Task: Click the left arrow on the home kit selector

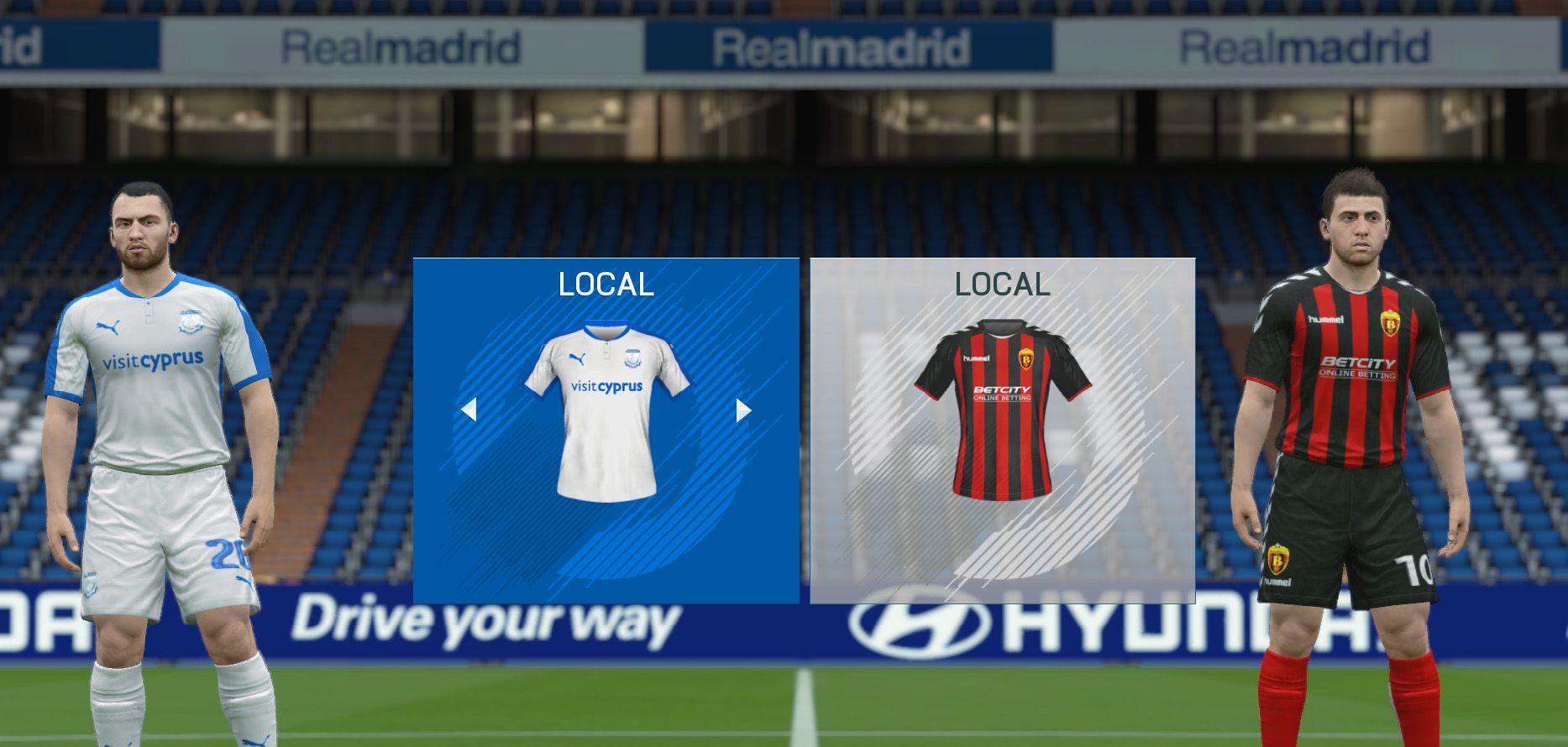Action: [x=469, y=410]
